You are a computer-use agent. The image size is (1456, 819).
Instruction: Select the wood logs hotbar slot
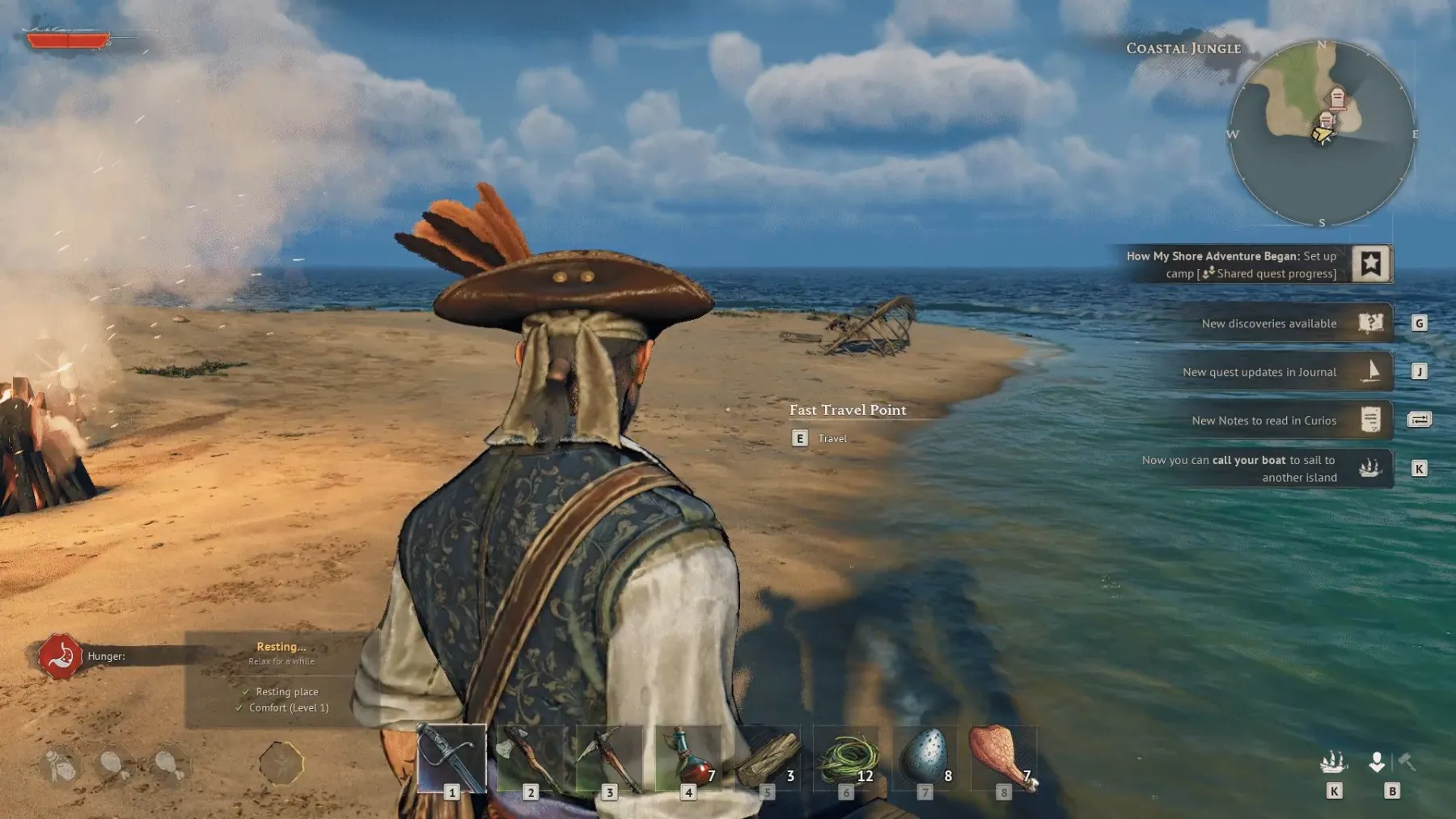768,760
